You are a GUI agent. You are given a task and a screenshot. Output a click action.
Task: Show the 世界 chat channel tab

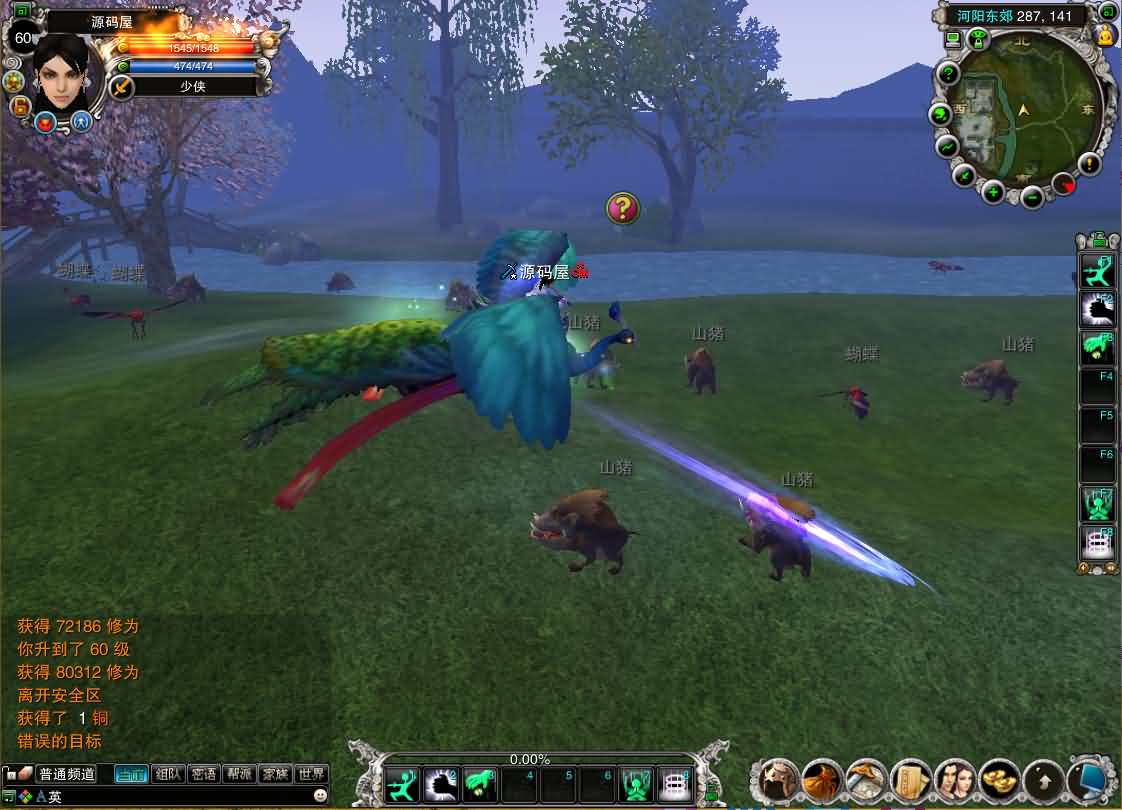point(311,774)
